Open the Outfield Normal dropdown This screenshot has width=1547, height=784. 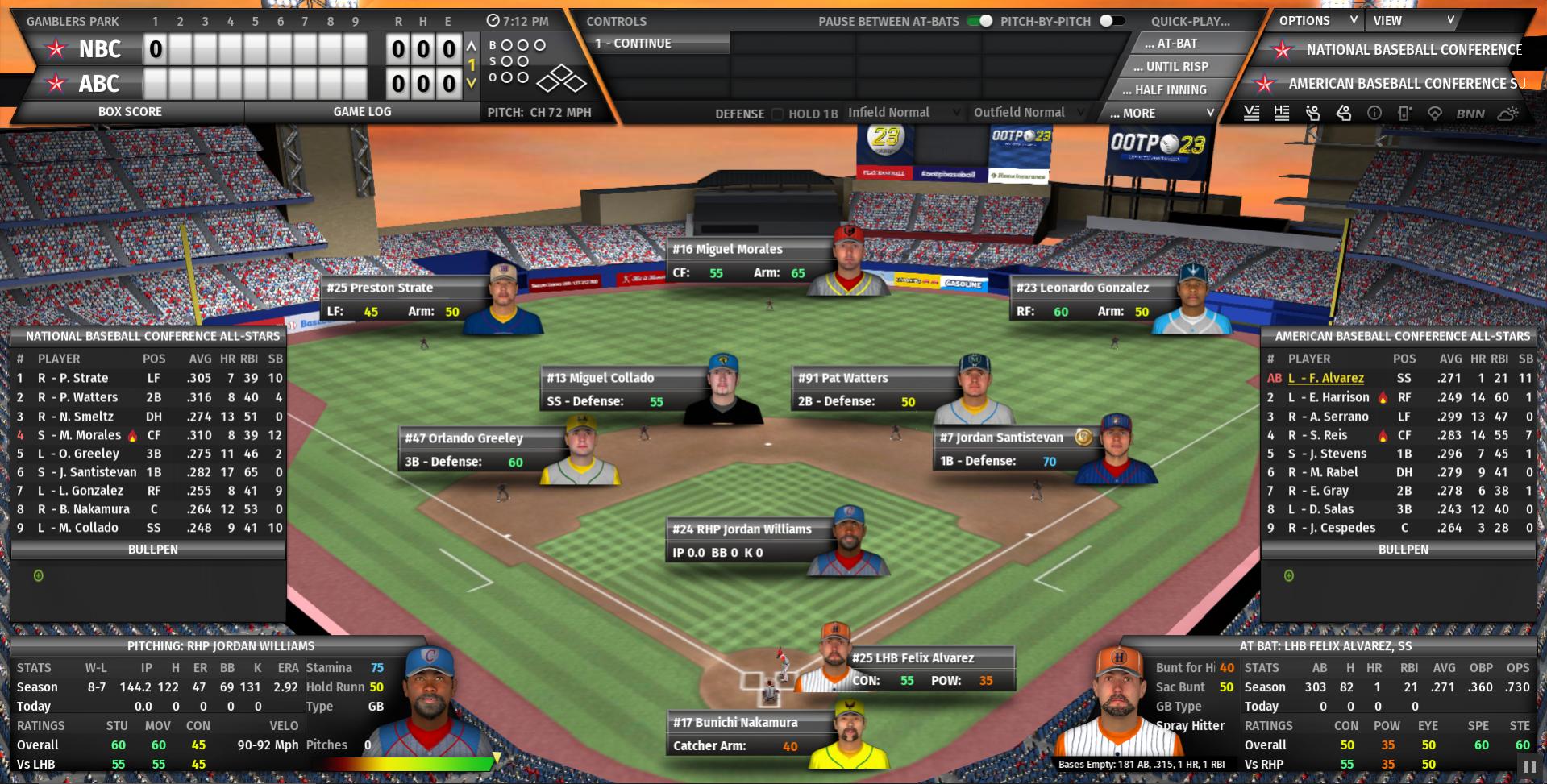pos(1028,113)
